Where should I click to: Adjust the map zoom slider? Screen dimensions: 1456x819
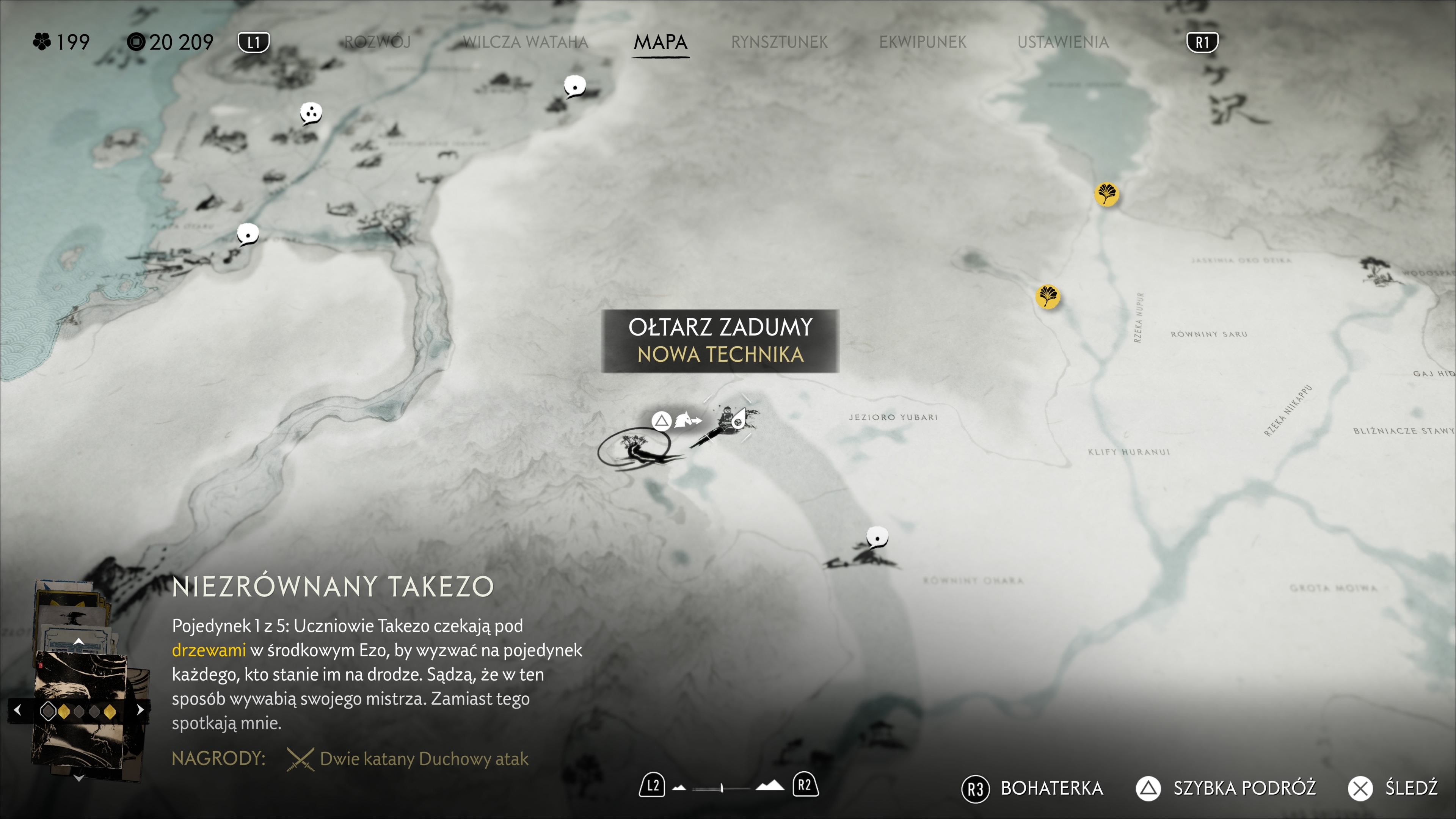722,788
